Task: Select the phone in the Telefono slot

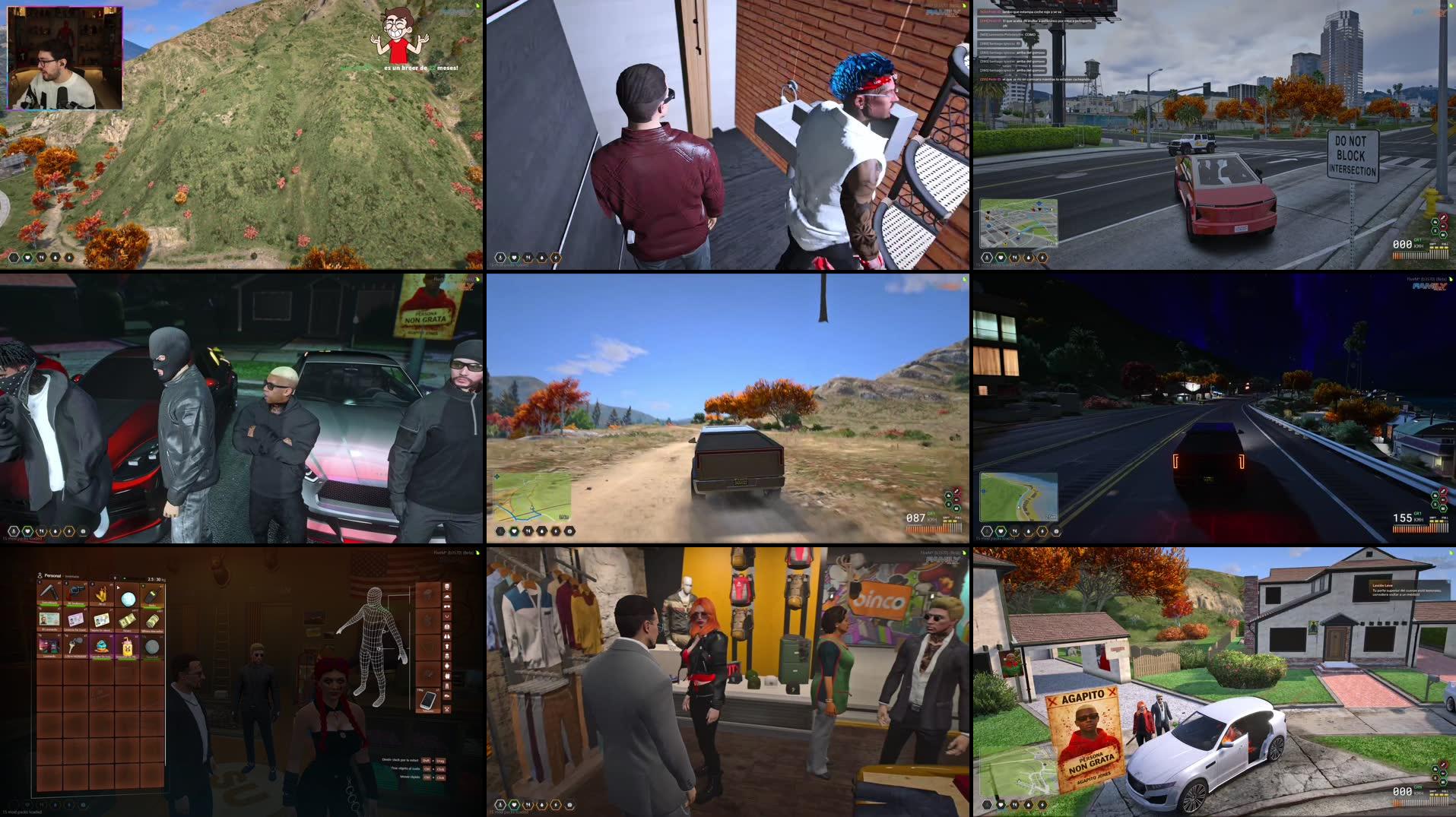Action: coord(428,701)
